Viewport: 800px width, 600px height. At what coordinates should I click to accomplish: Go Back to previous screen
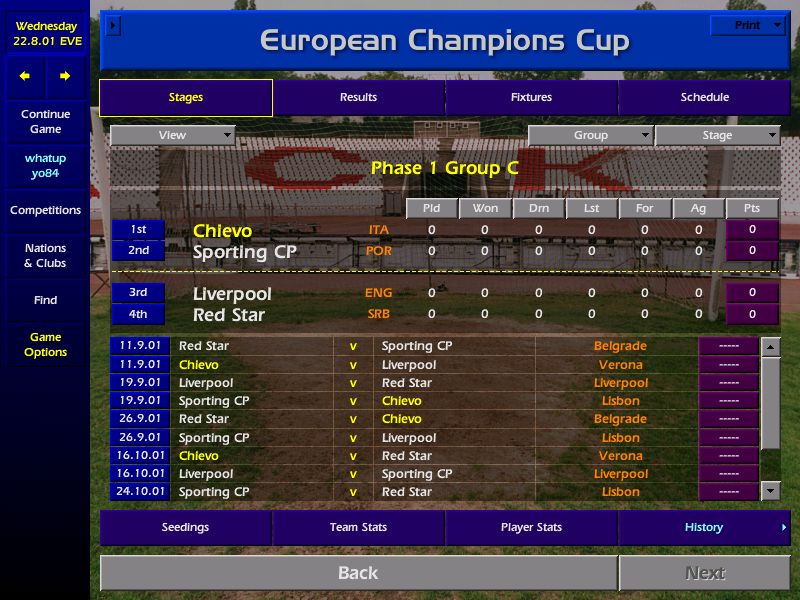[x=358, y=573]
